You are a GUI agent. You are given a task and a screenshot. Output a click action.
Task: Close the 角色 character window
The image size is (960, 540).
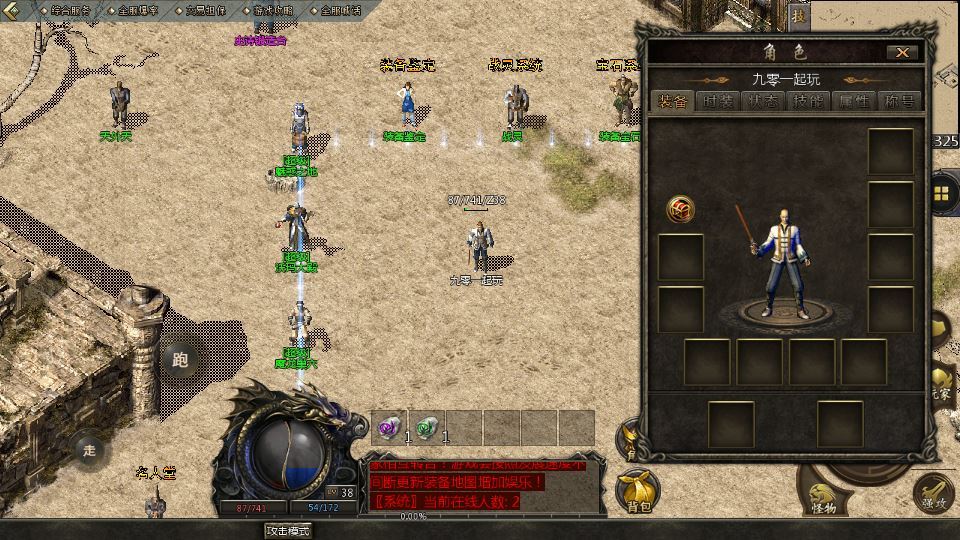pos(902,52)
